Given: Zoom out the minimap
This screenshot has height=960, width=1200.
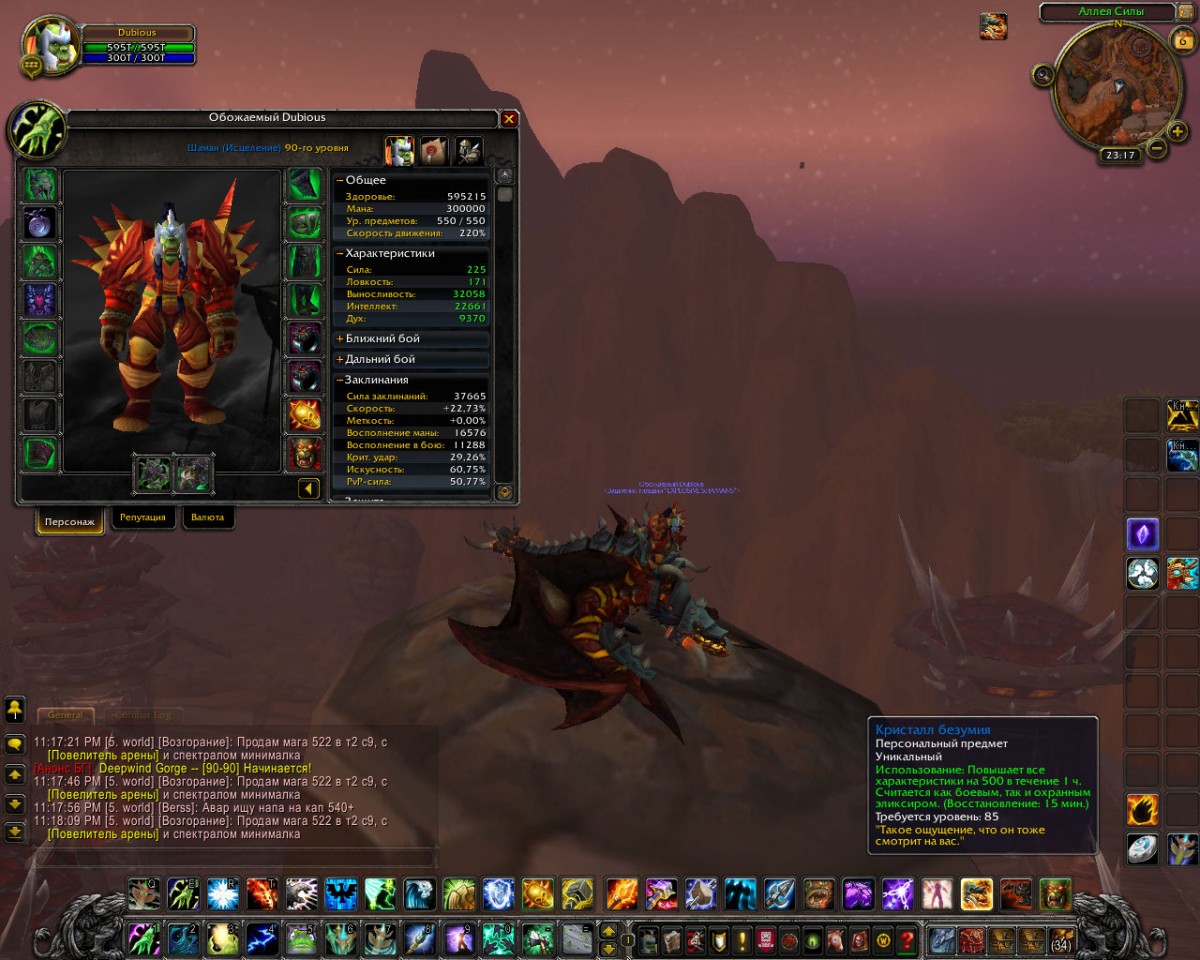Looking at the screenshot, I should (1157, 149).
